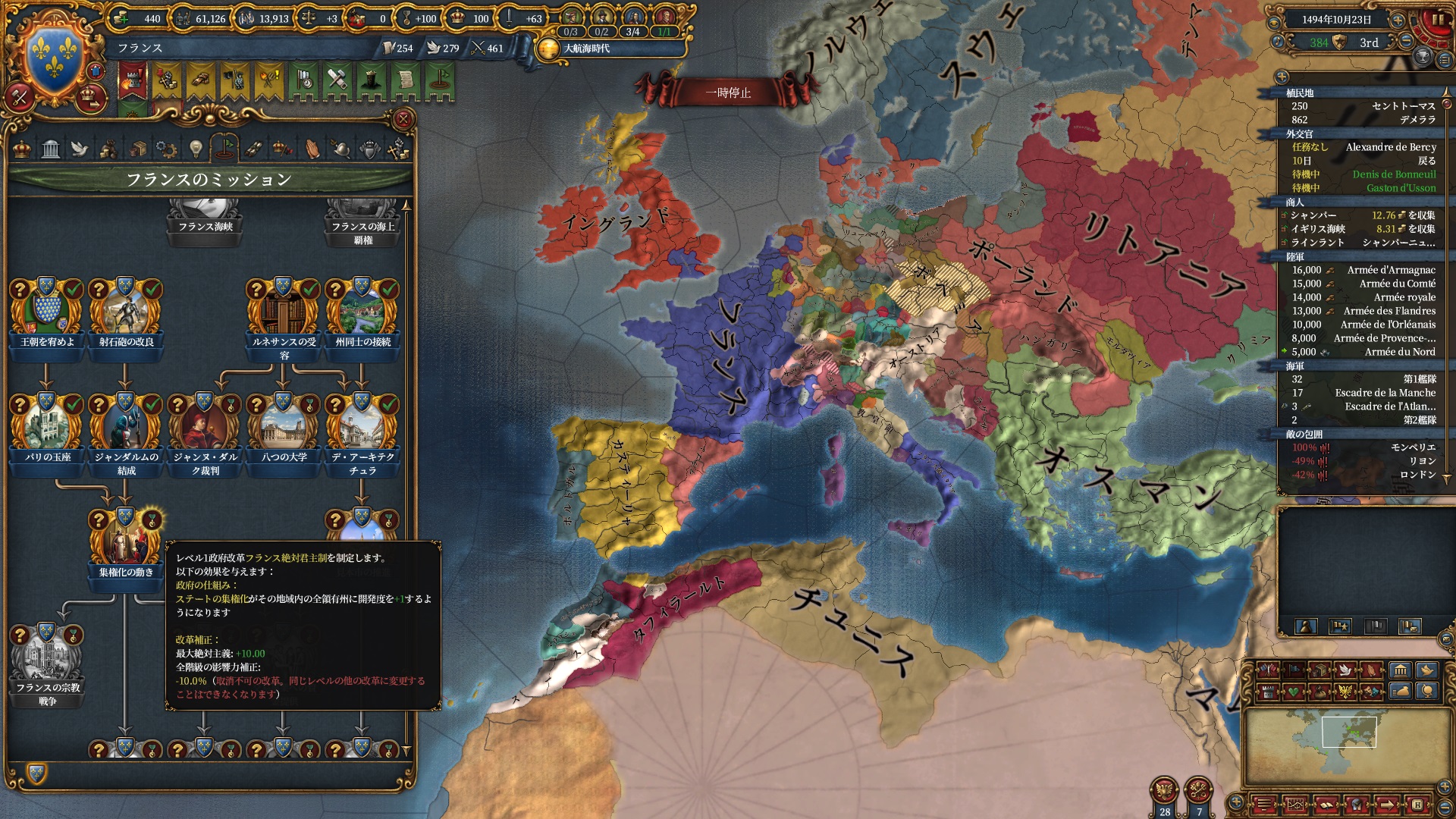Screen dimensions: 1456x819
Task: Switch to the lightbulb Ideas tab
Action: point(196,149)
